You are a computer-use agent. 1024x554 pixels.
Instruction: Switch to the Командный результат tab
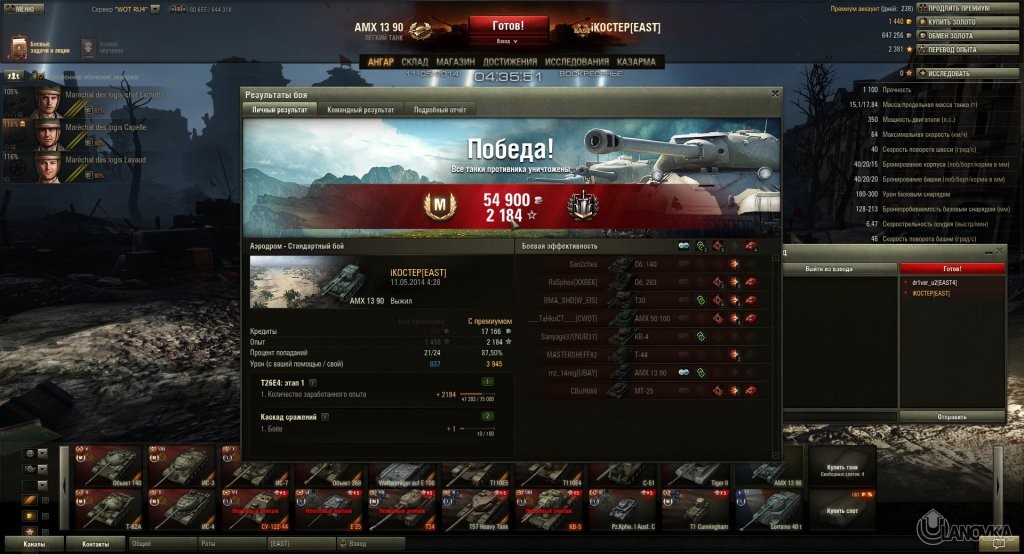(x=360, y=109)
